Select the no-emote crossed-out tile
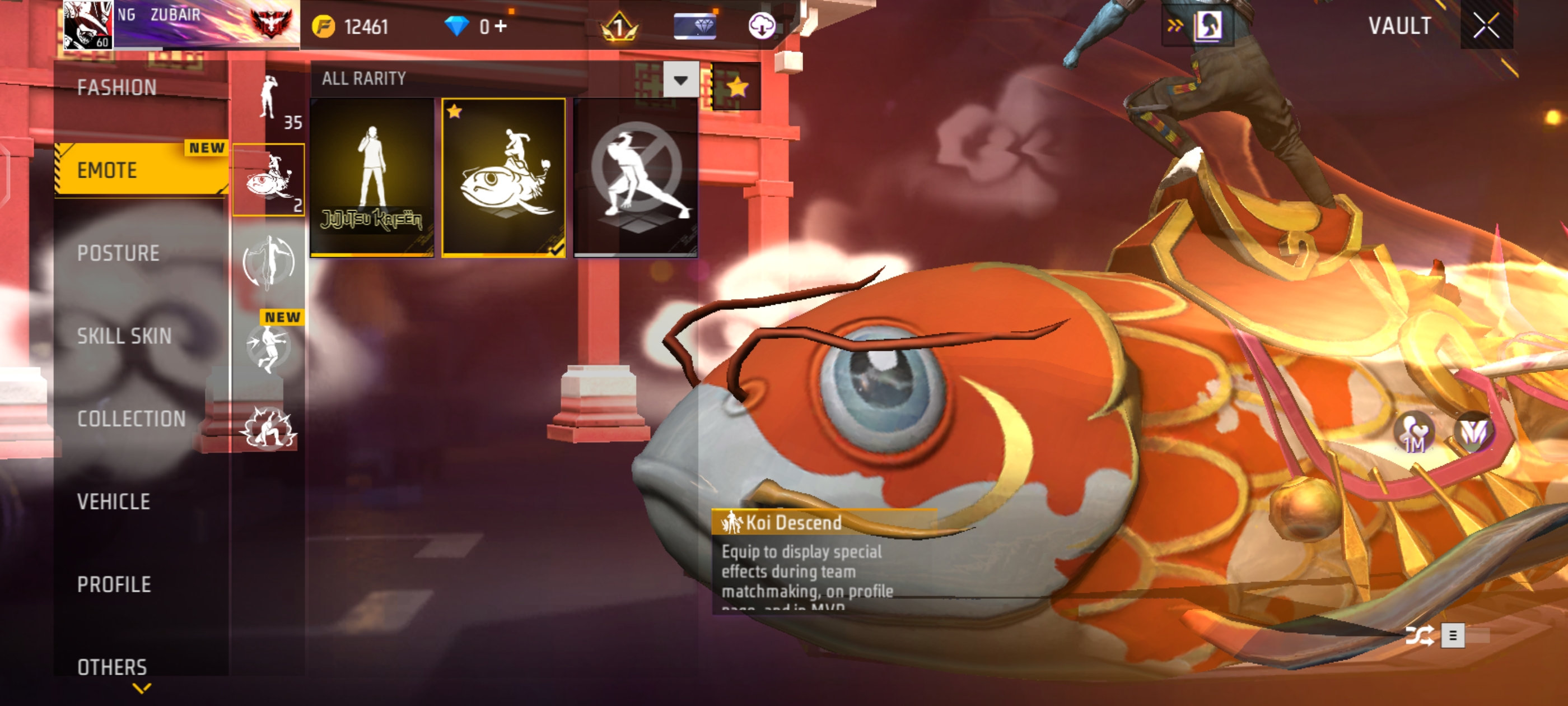This screenshot has width=1568, height=706. 636,177
